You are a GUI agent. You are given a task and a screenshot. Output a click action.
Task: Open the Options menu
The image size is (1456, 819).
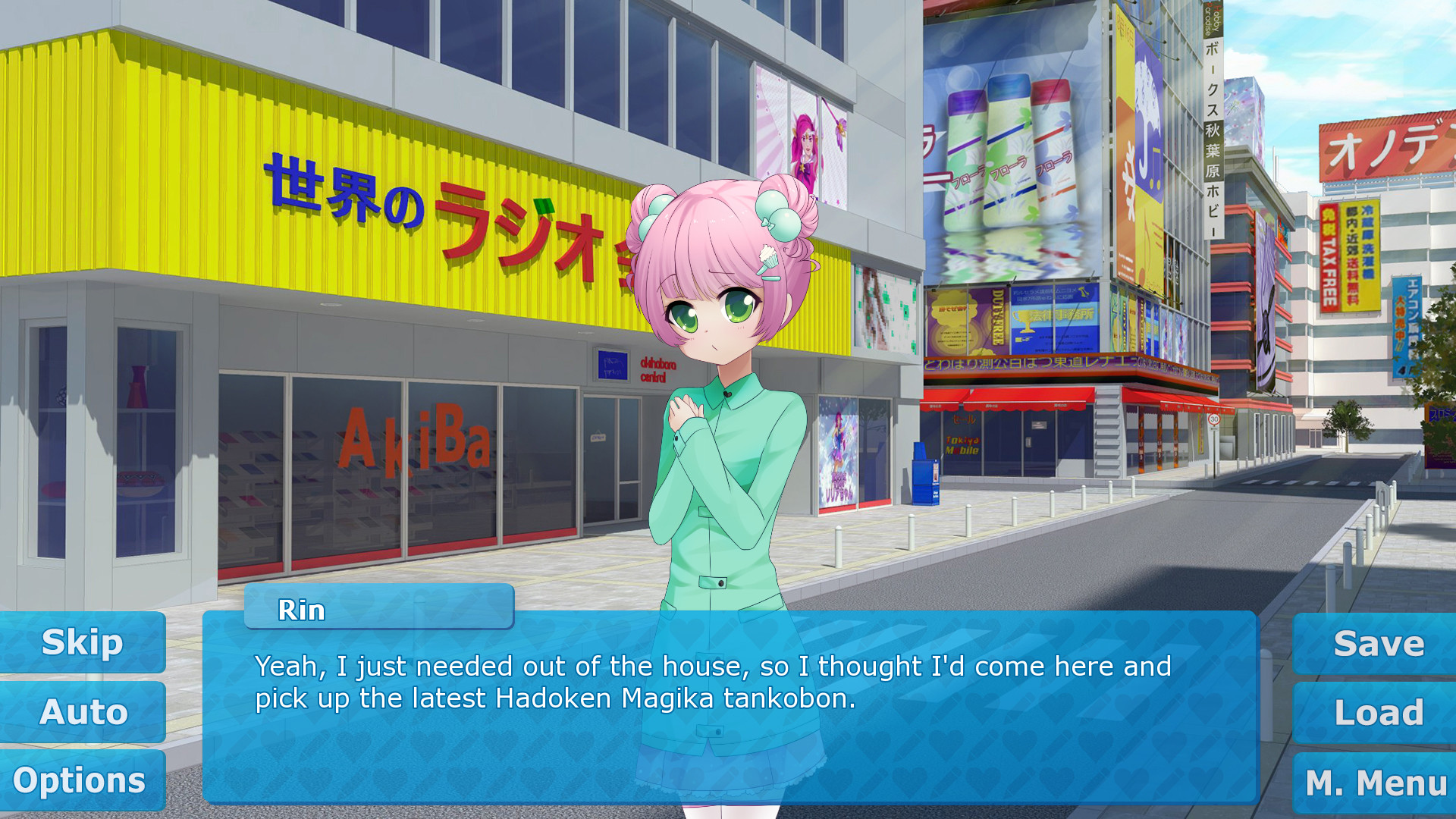[x=80, y=780]
